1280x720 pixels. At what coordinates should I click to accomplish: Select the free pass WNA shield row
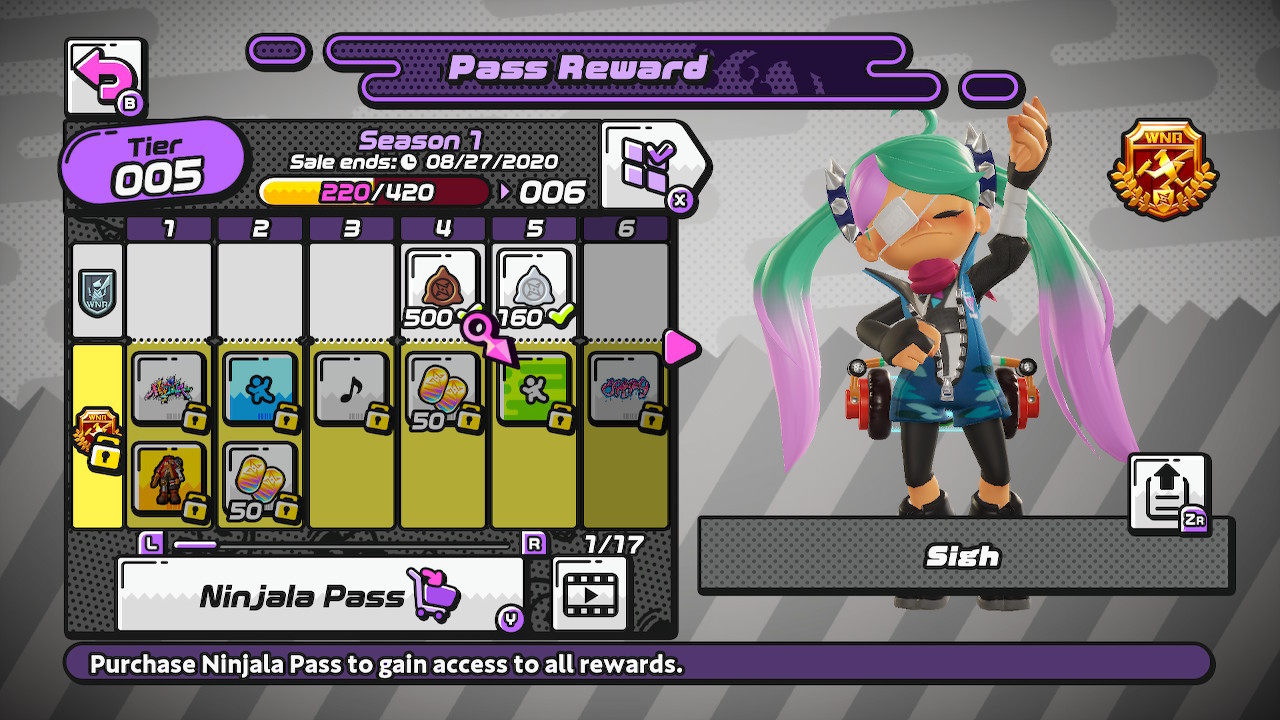(98, 291)
